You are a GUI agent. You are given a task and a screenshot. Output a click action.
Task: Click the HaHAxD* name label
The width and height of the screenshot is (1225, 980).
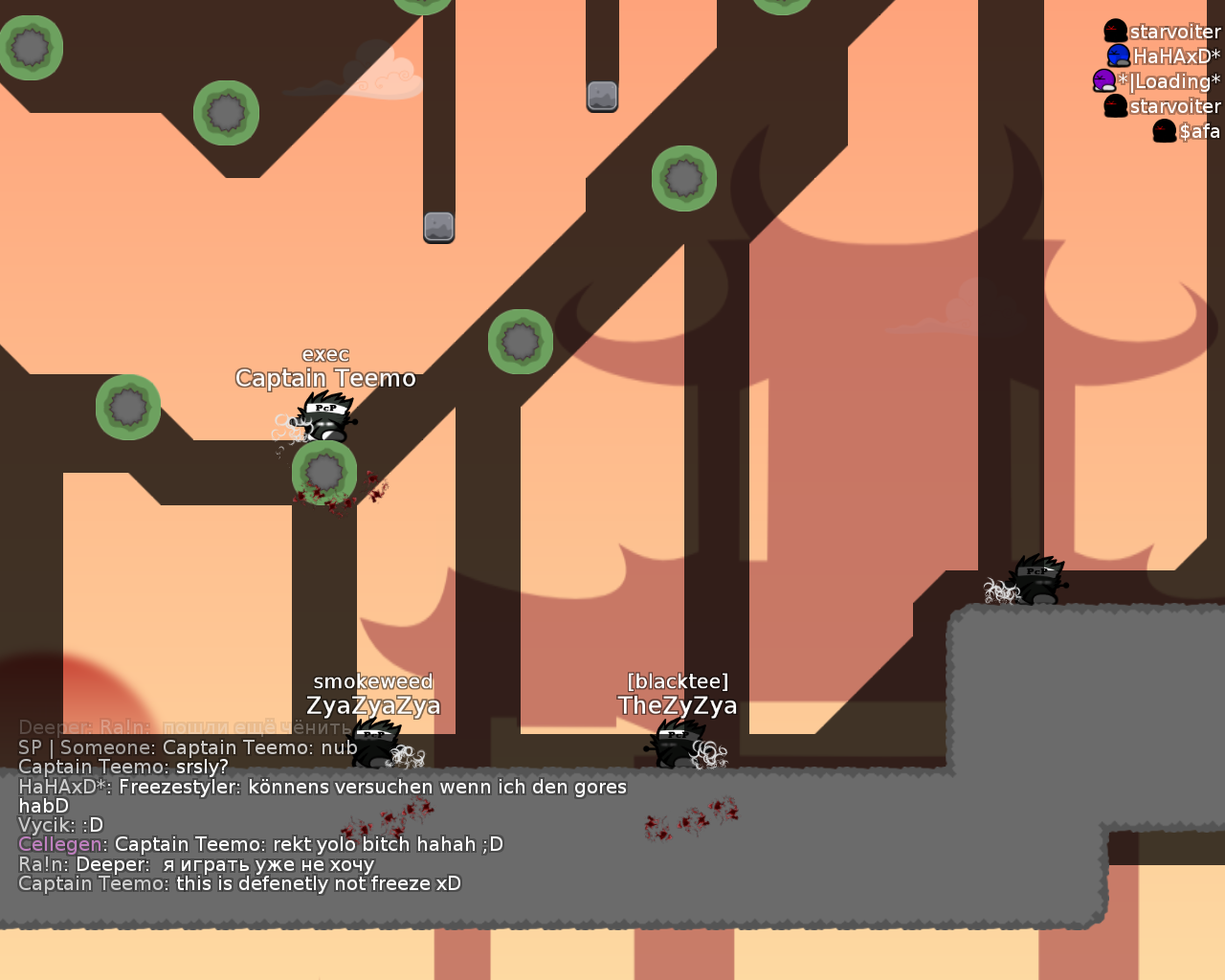coord(1175,56)
